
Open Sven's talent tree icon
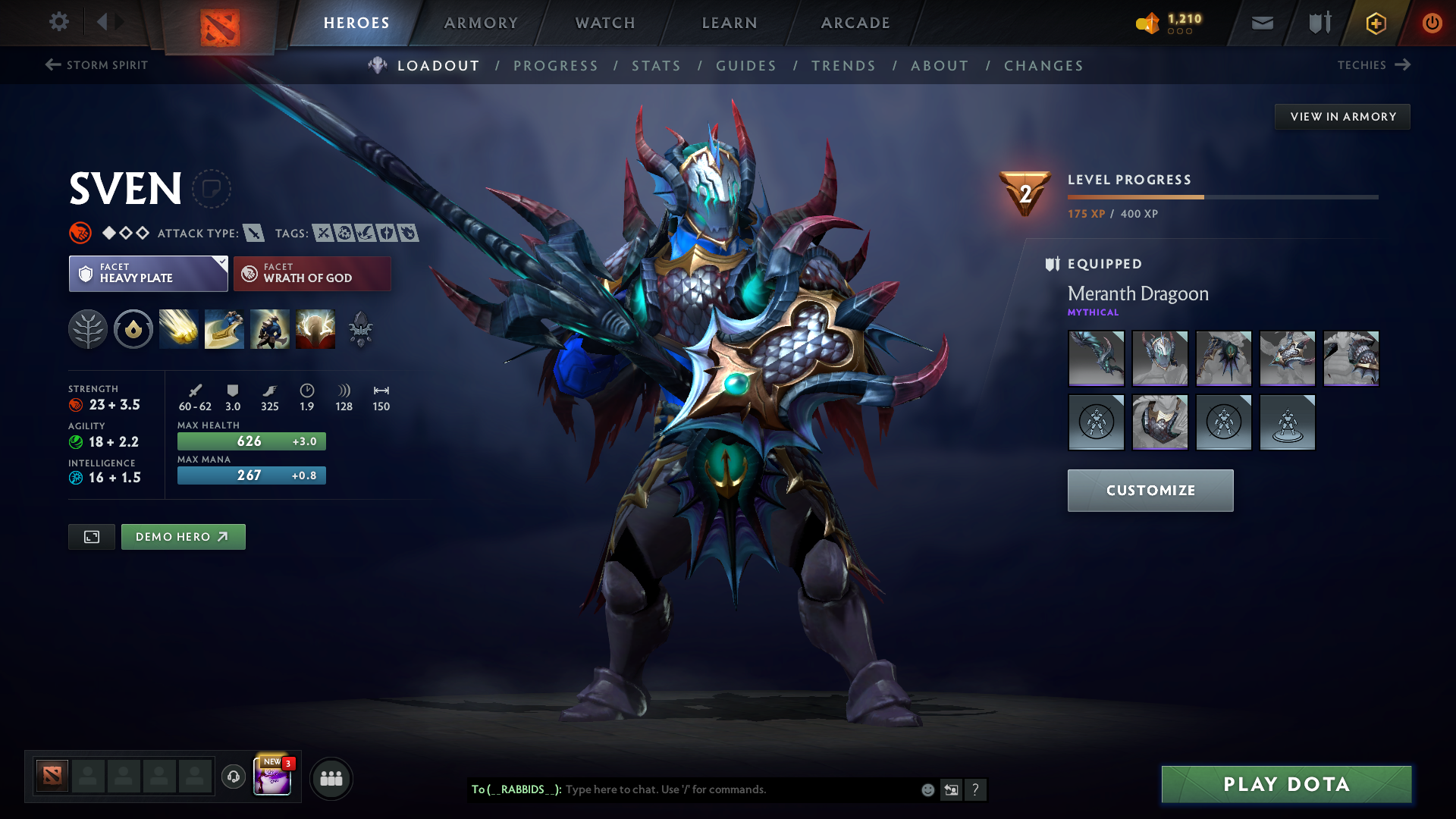(x=88, y=329)
